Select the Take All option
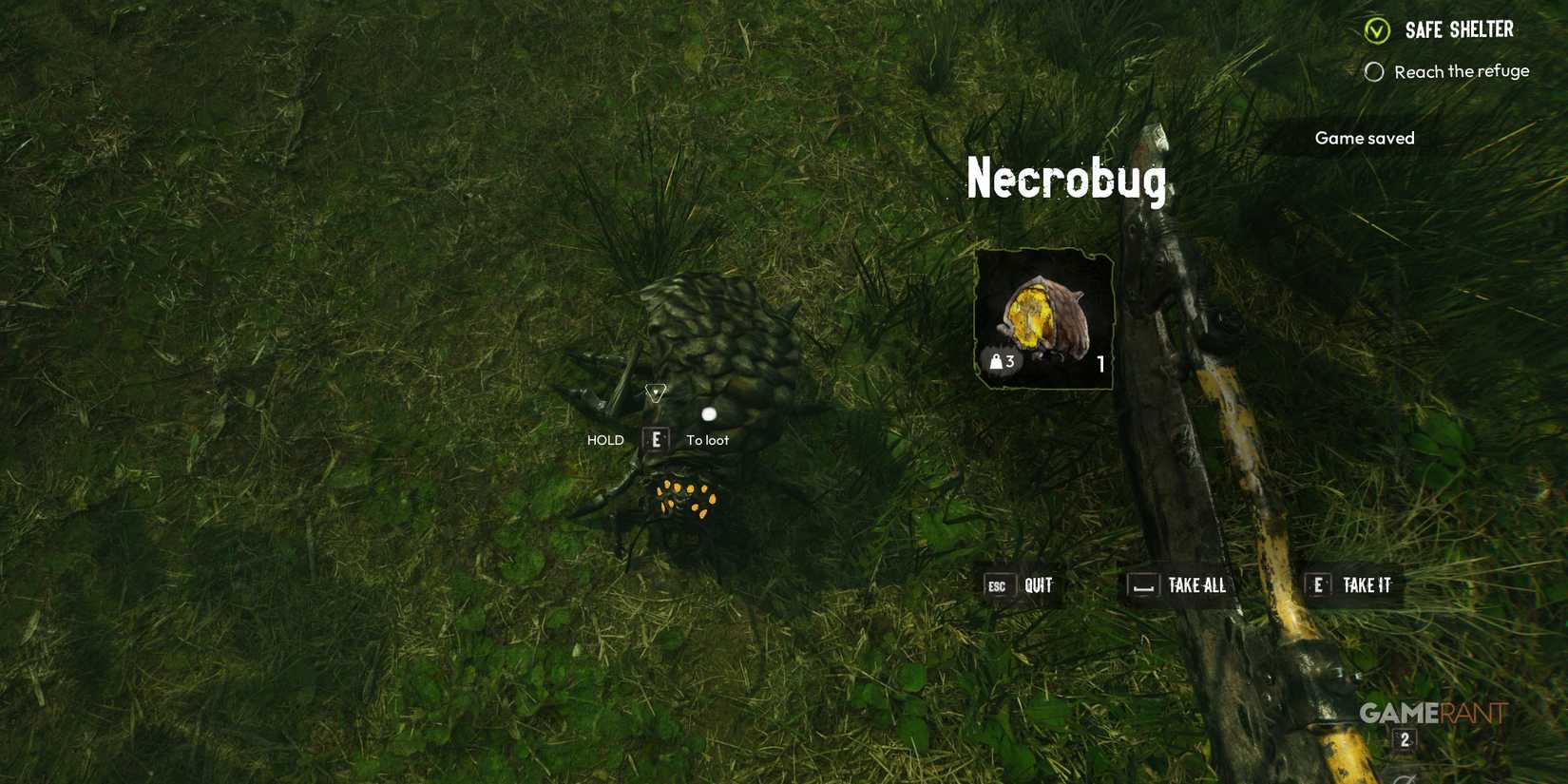1568x784 pixels. coord(1196,585)
